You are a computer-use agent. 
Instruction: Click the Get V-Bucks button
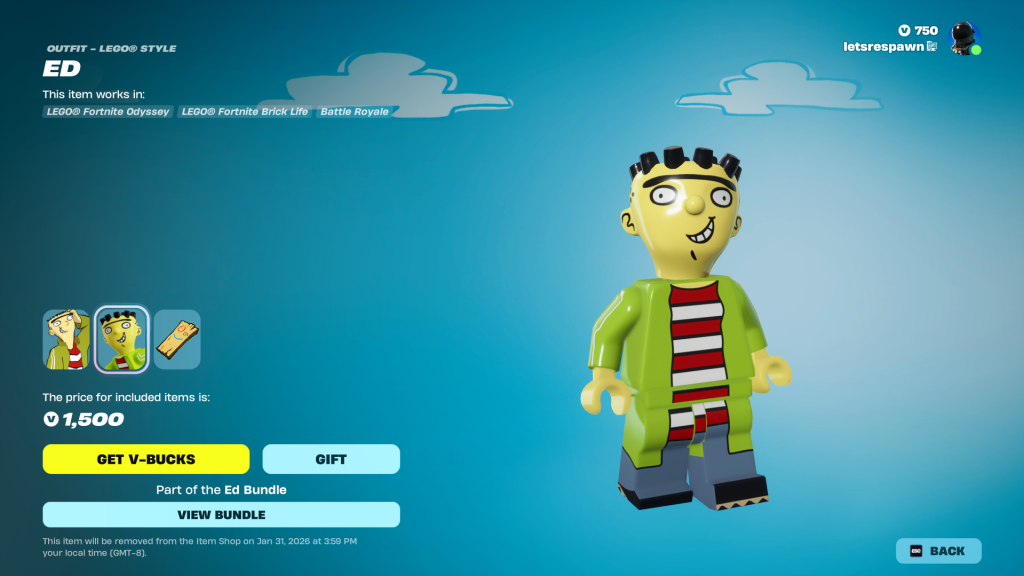pyautogui.click(x=146, y=459)
